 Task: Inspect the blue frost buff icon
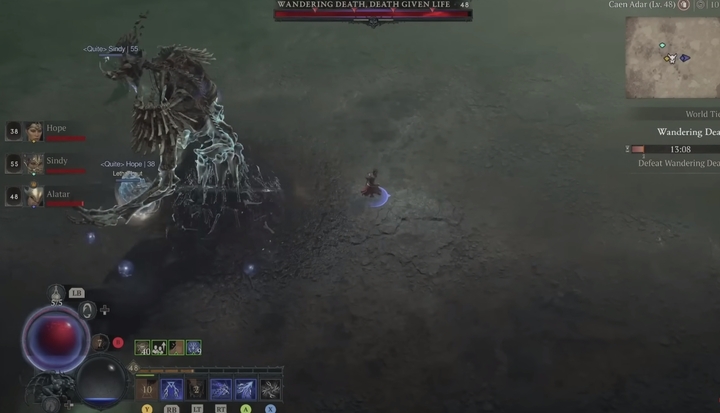[x=193, y=348]
